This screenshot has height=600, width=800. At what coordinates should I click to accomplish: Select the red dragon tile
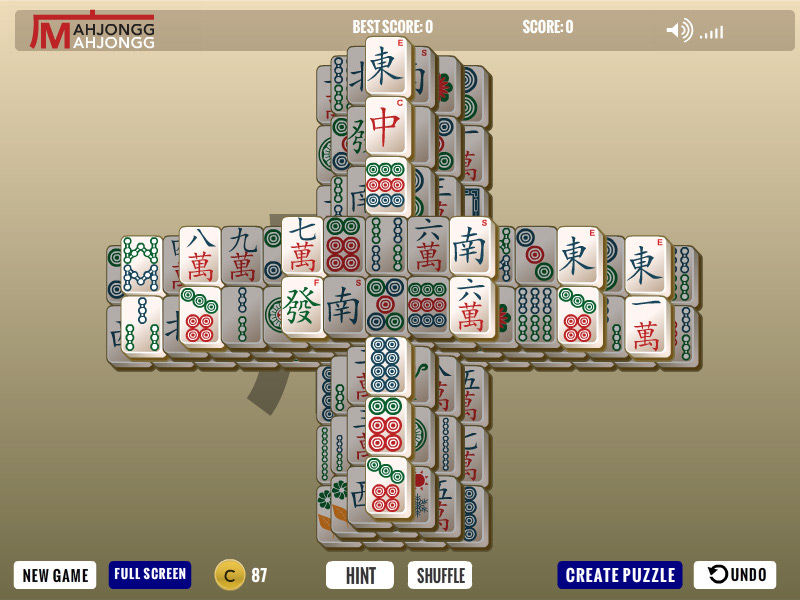387,126
